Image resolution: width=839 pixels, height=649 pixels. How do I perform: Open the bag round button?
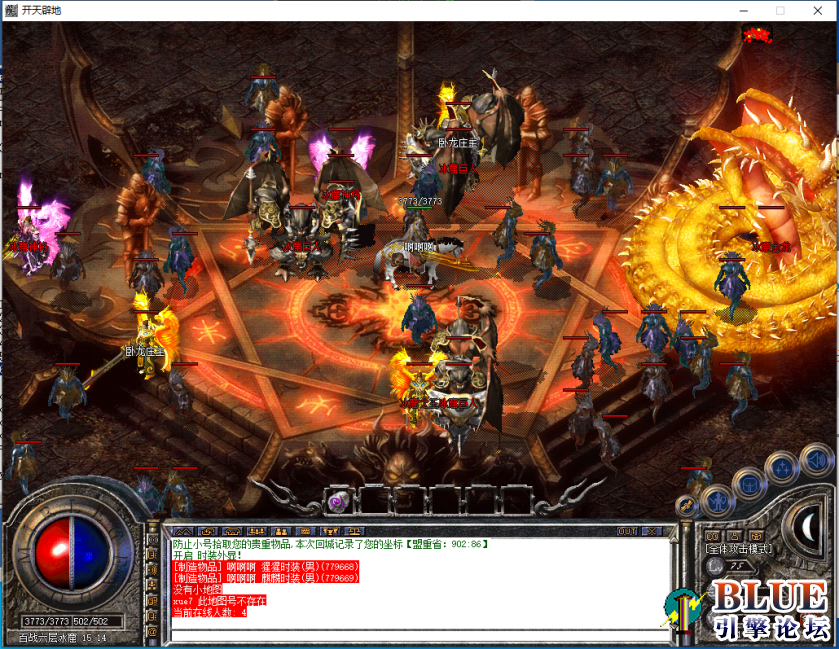click(x=748, y=485)
